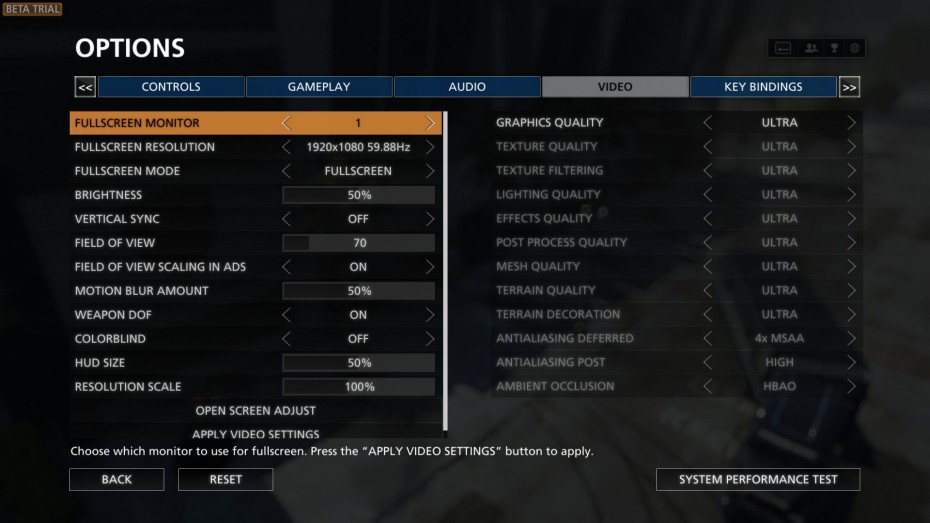The image size is (930, 523).
Task: Adjust the Brightness slider
Action: [x=359, y=195]
